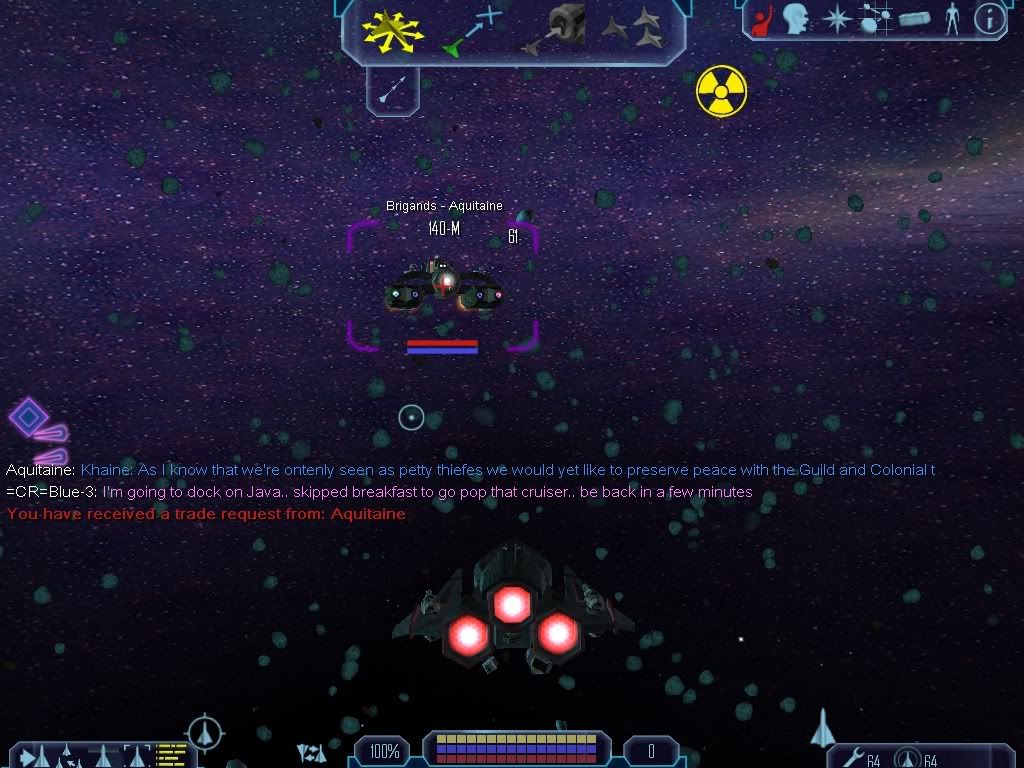Open the red trade request figure icon

(x=761, y=20)
